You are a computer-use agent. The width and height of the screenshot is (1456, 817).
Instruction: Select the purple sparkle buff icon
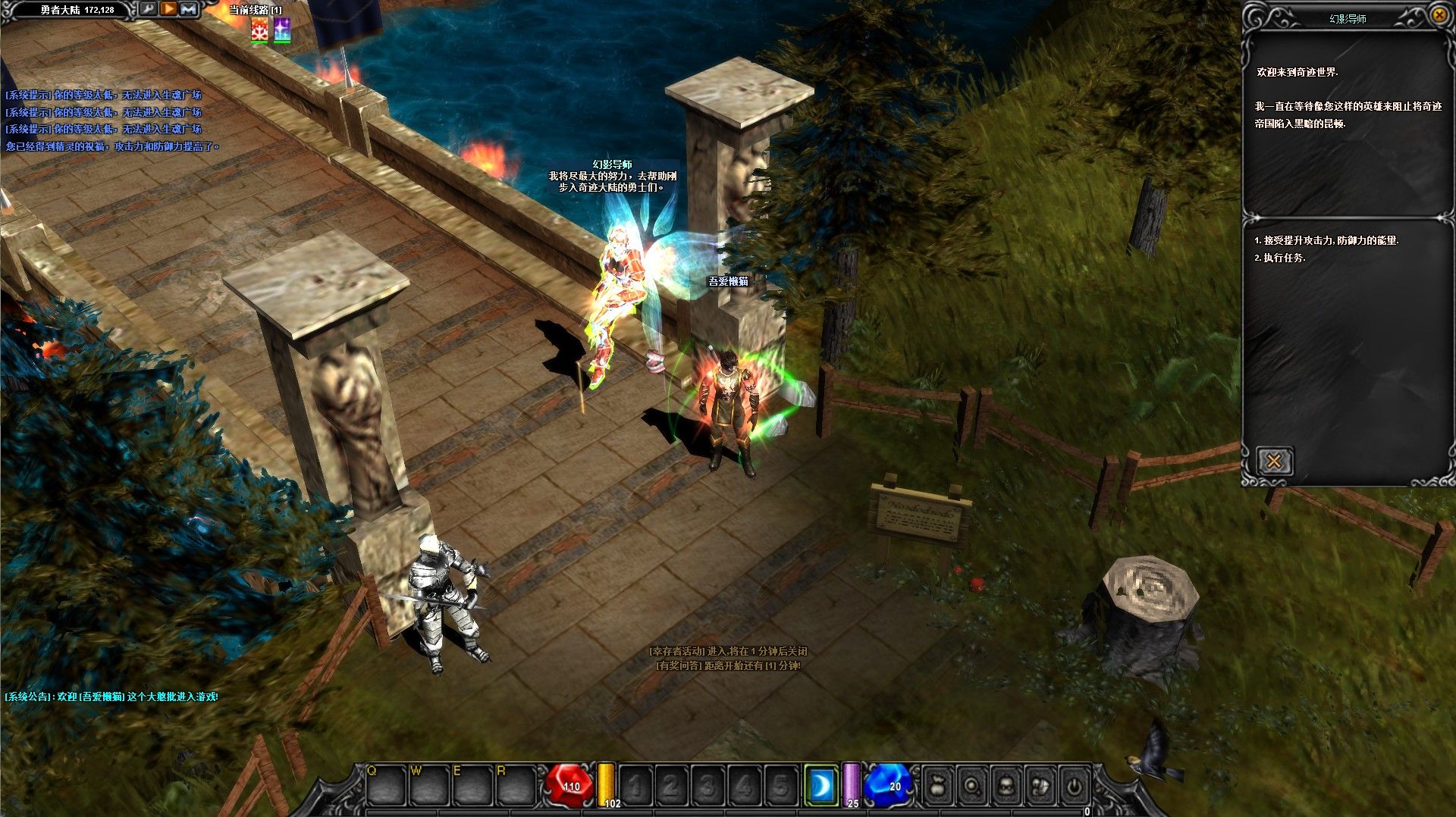tap(282, 30)
